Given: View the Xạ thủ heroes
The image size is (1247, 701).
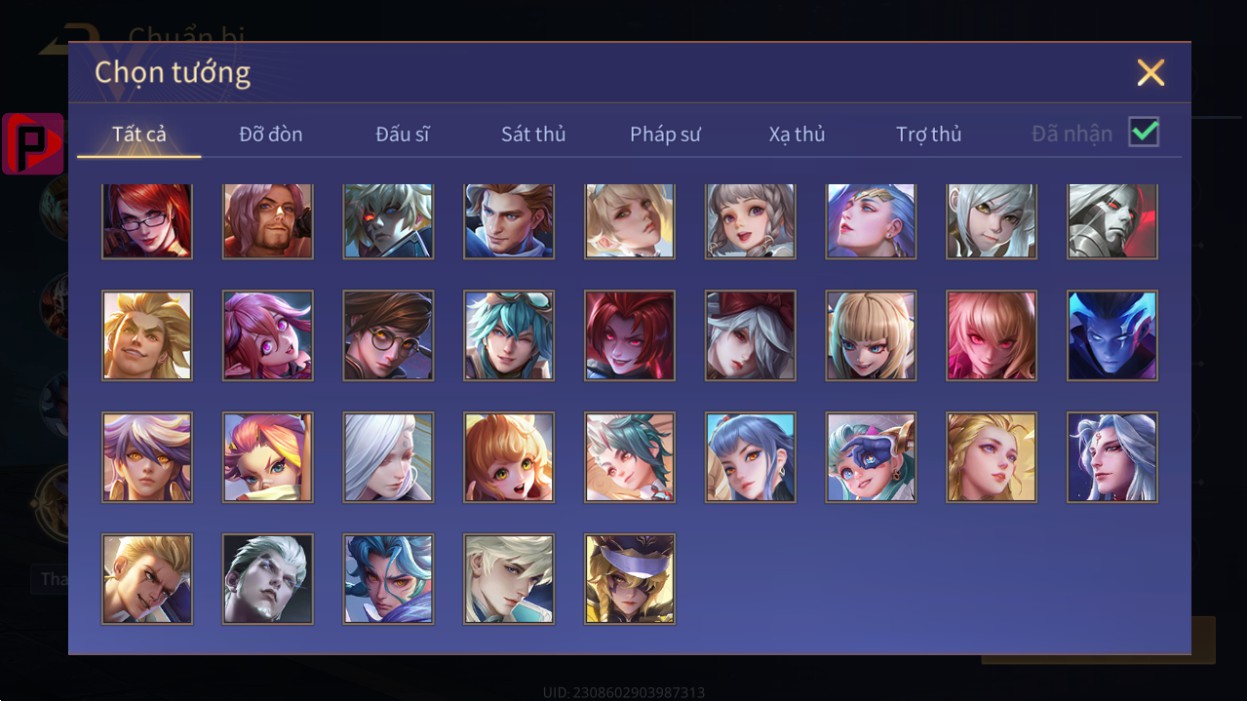Looking at the screenshot, I should 797,134.
